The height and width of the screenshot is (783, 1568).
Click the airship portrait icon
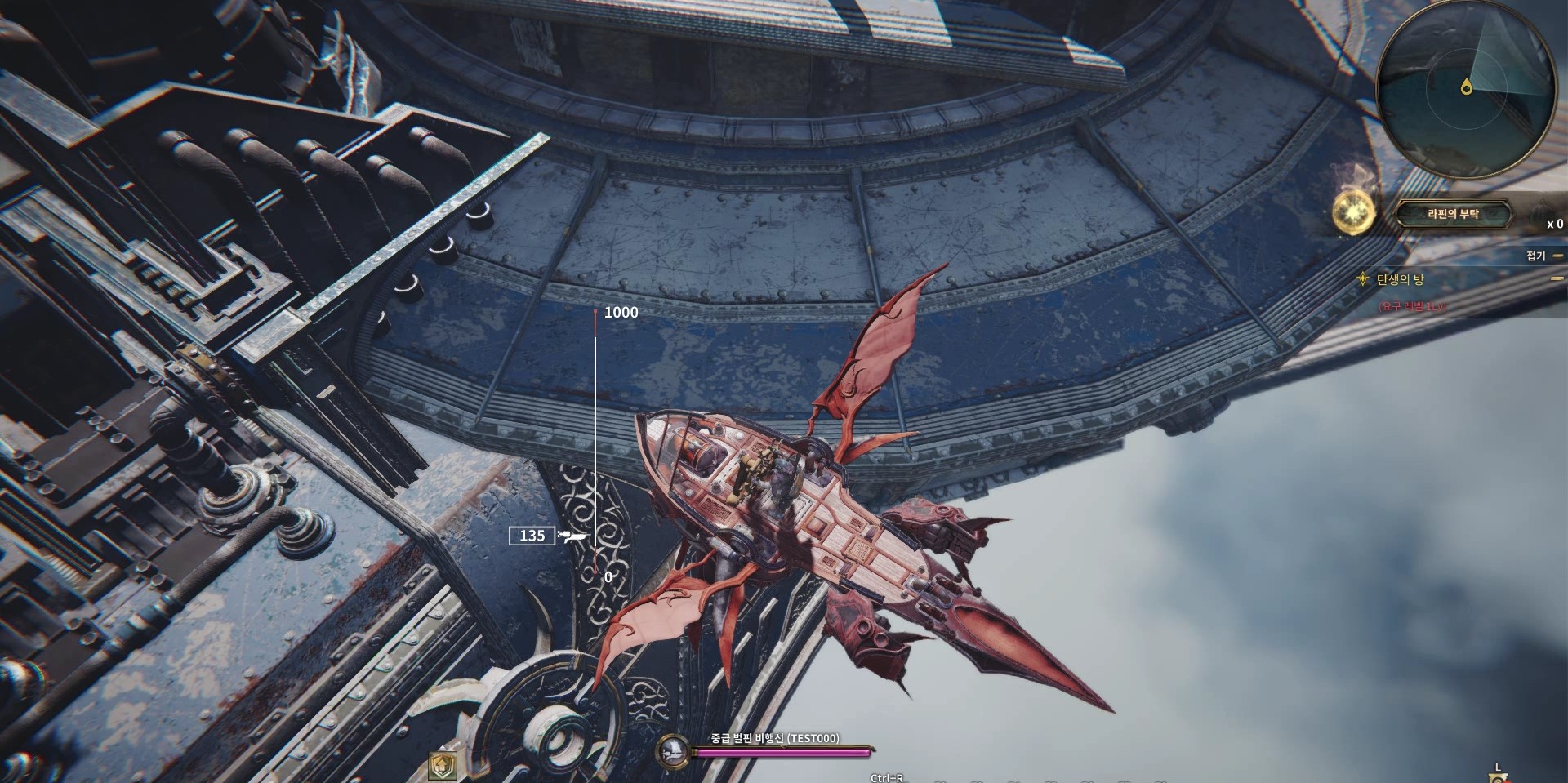pos(673,749)
